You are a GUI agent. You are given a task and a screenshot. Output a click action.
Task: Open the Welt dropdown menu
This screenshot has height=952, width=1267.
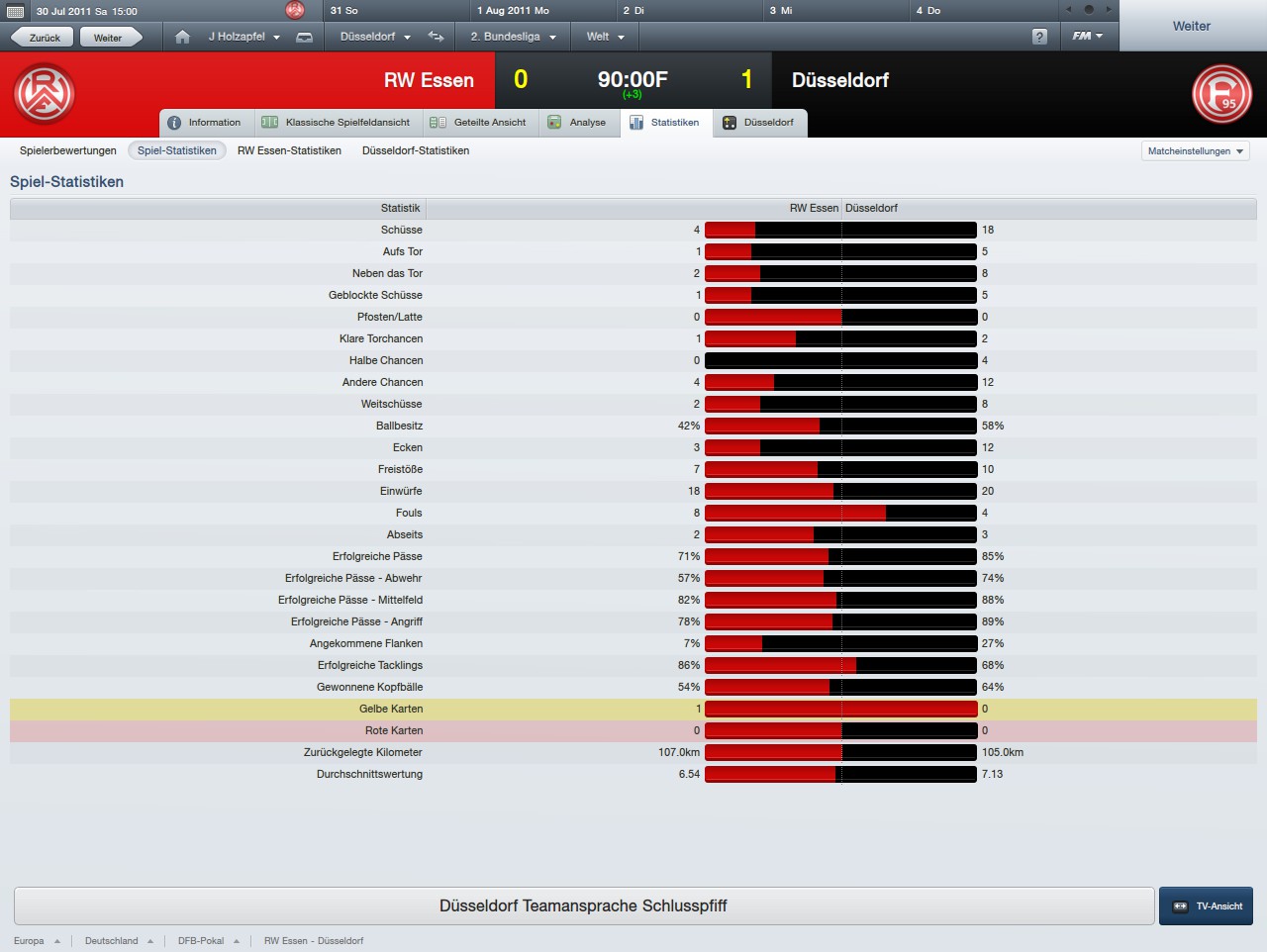tap(605, 37)
